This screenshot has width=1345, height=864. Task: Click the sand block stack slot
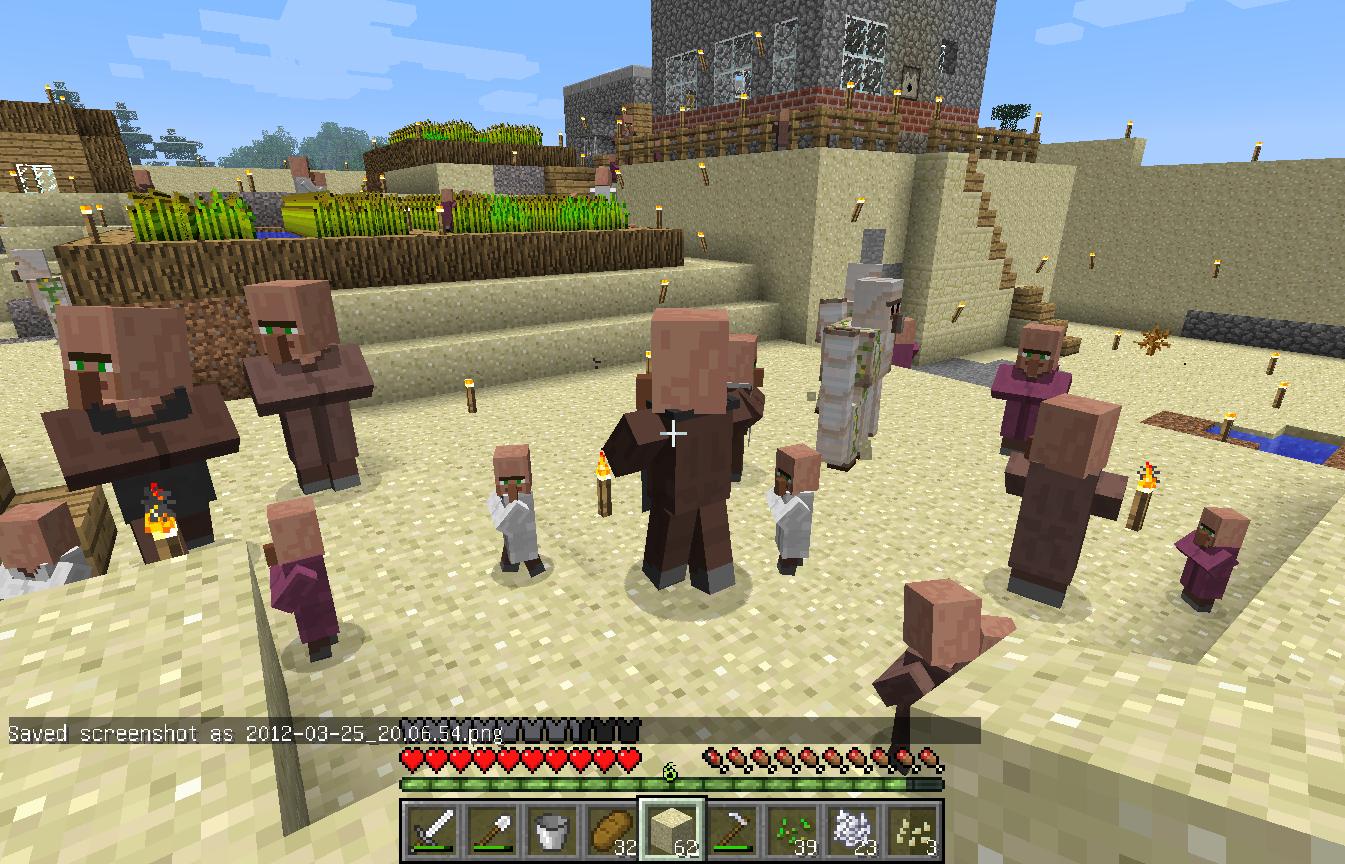tap(672, 829)
